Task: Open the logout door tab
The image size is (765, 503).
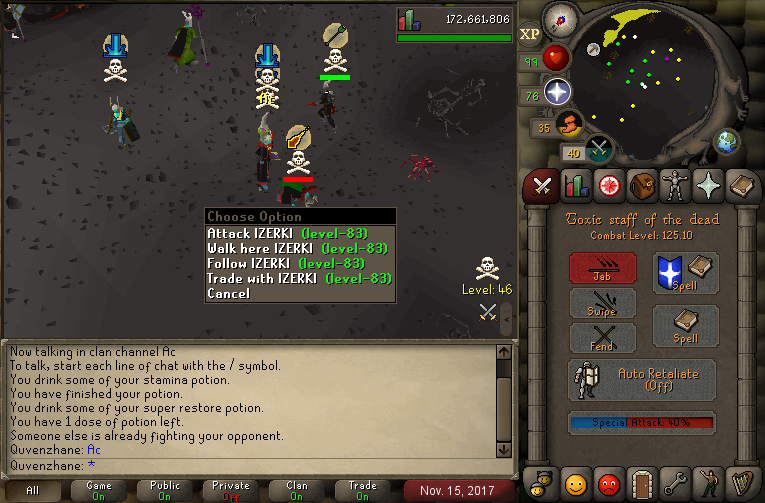Action: [x=641, y=483]
